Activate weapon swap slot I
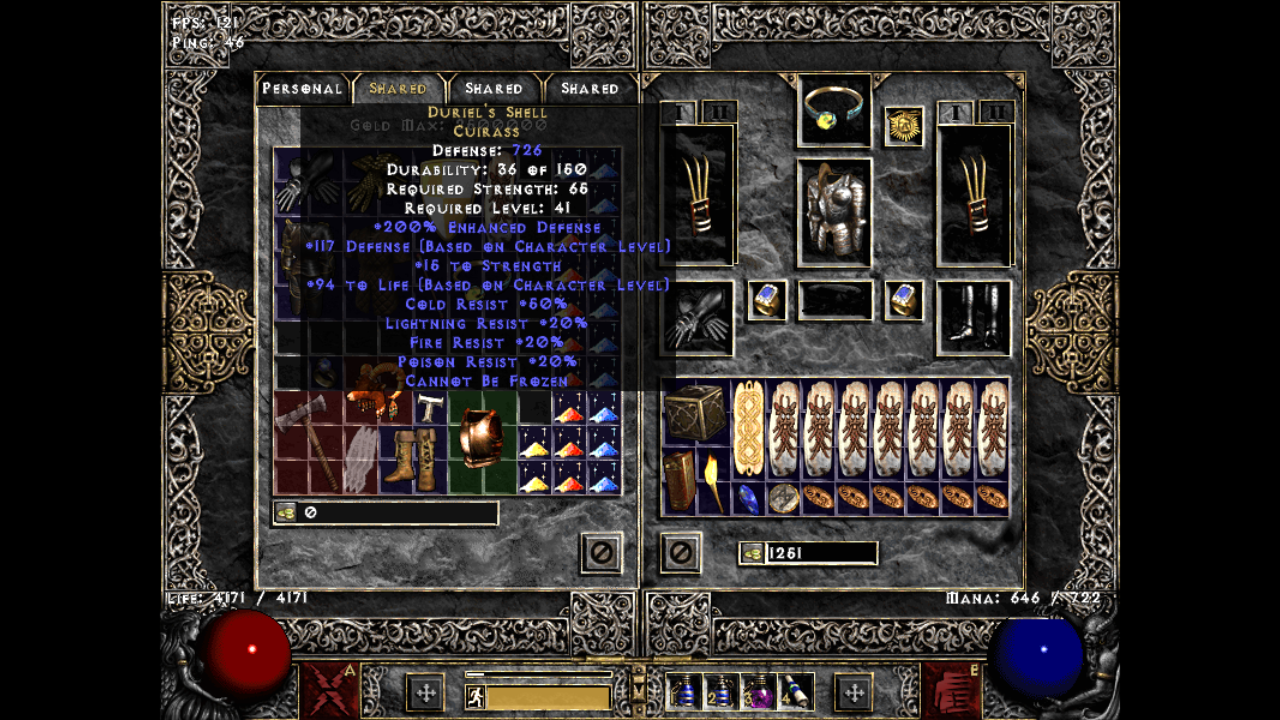 pos(678,110)
